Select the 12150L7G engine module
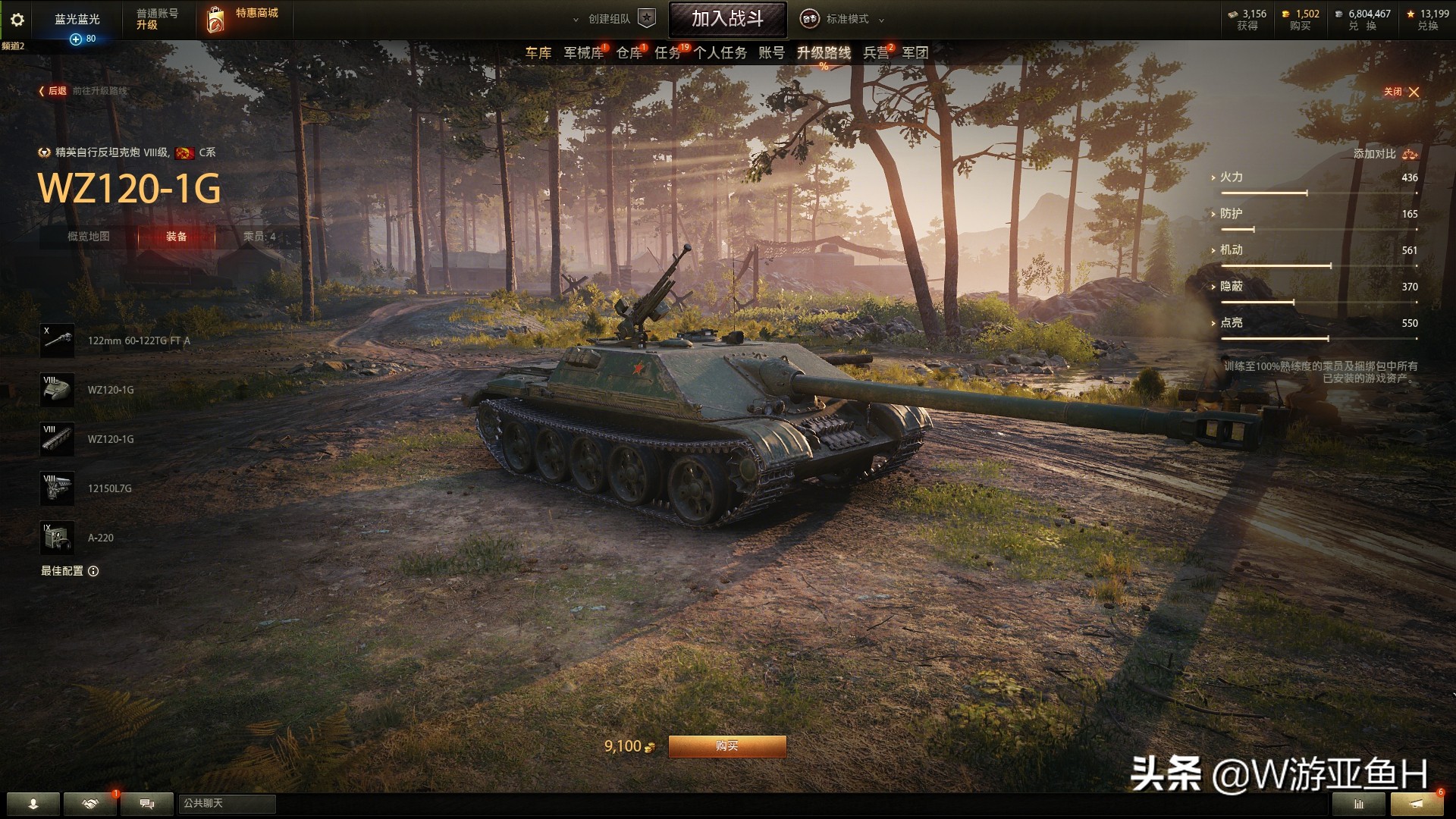1456x819 pixels. tap(58, 488)
